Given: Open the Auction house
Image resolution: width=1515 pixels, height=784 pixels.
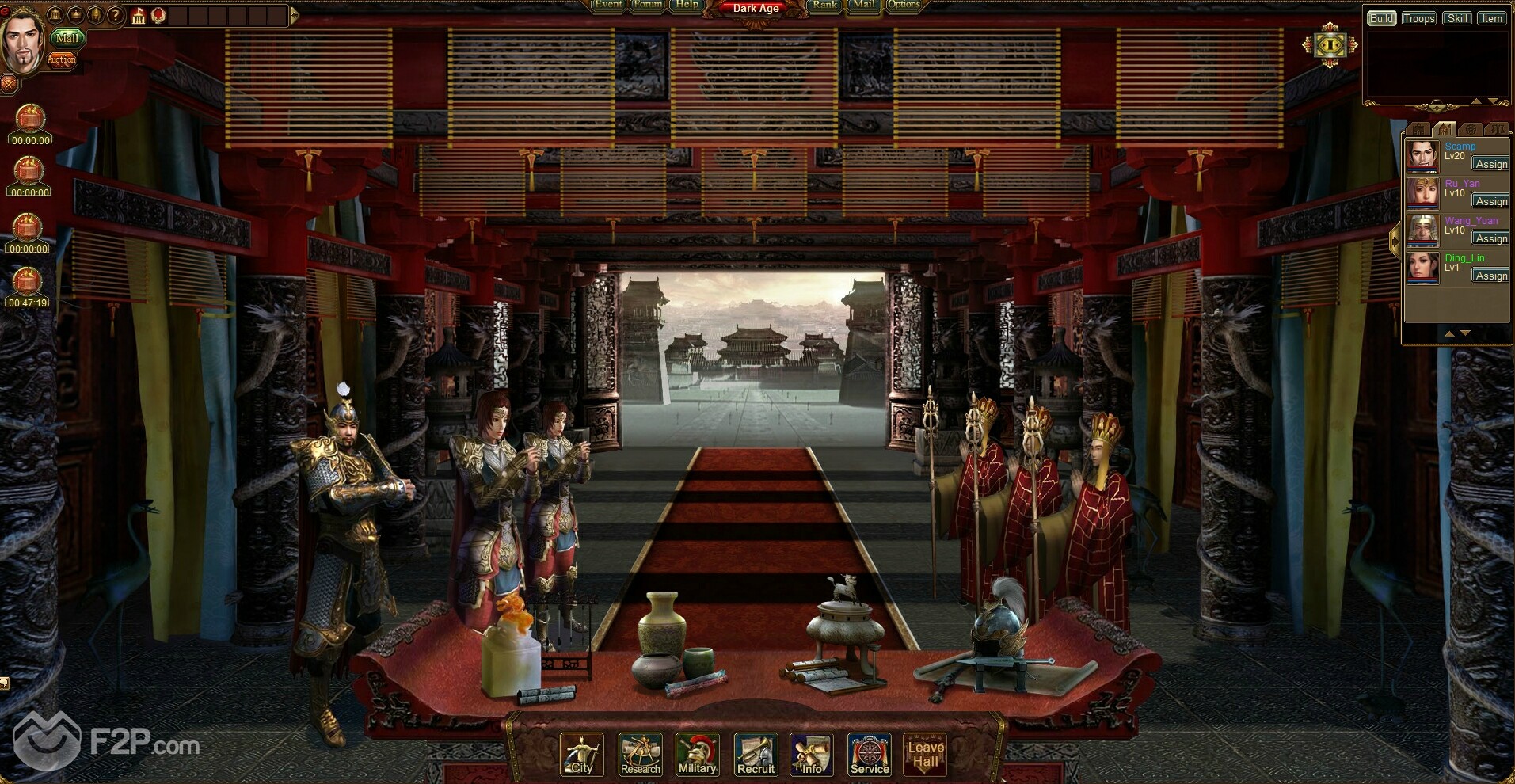Looking at the screenshot, I should tap(62, 59).
